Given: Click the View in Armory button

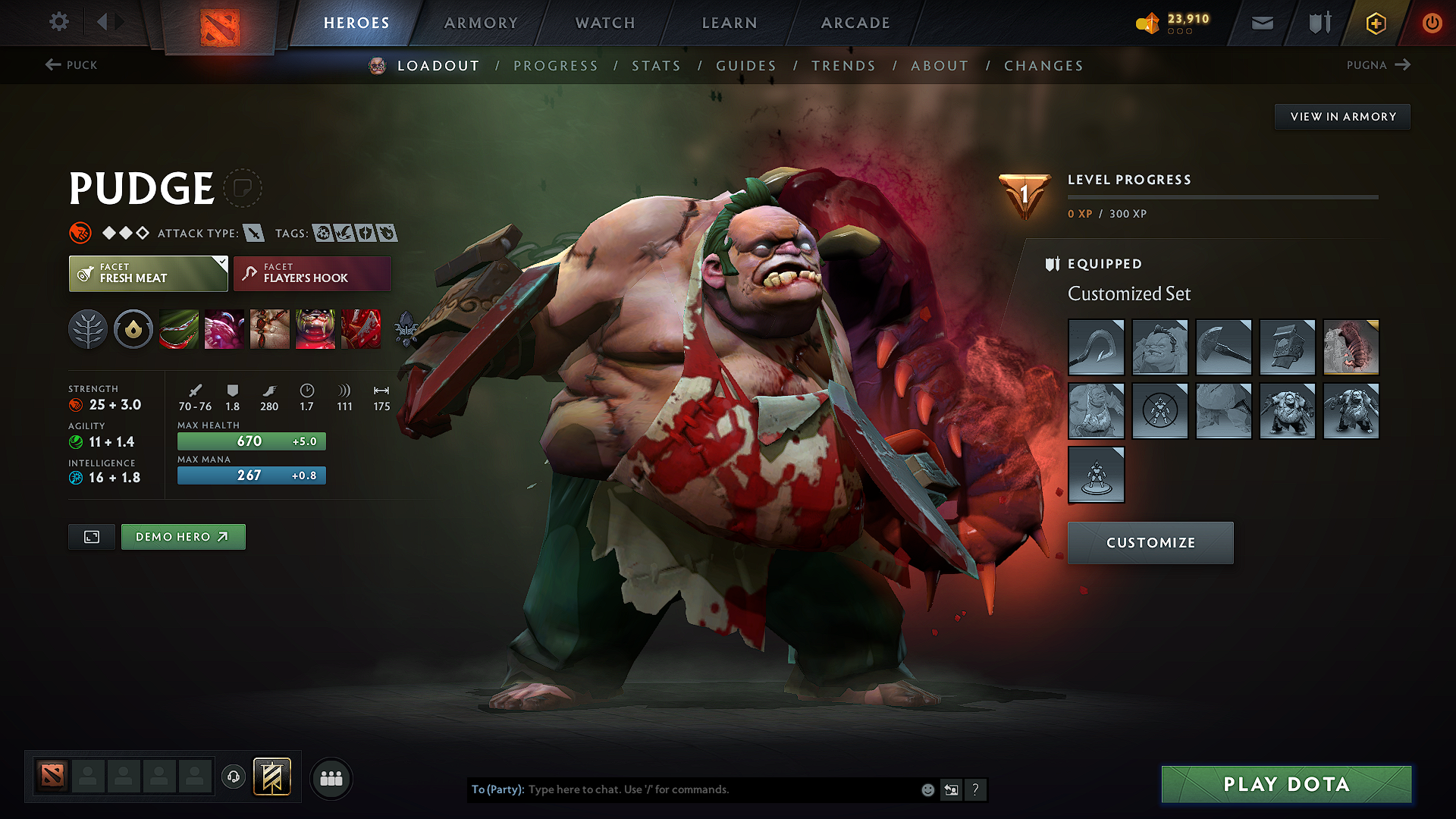Looking at the screenshot, I should pos(1342,116).
